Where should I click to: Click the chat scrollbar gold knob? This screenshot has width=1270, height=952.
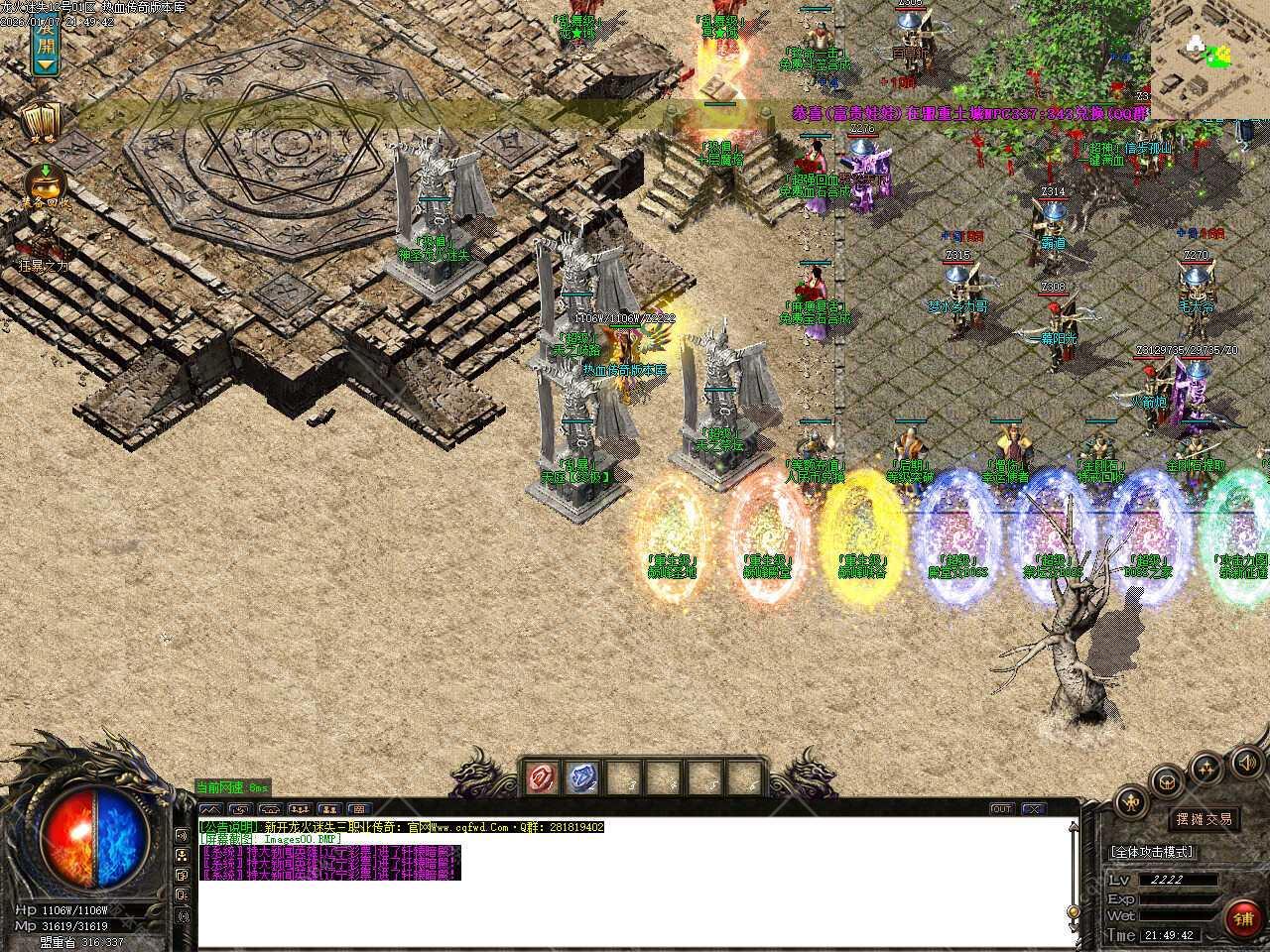click(x=1072, y=912)
